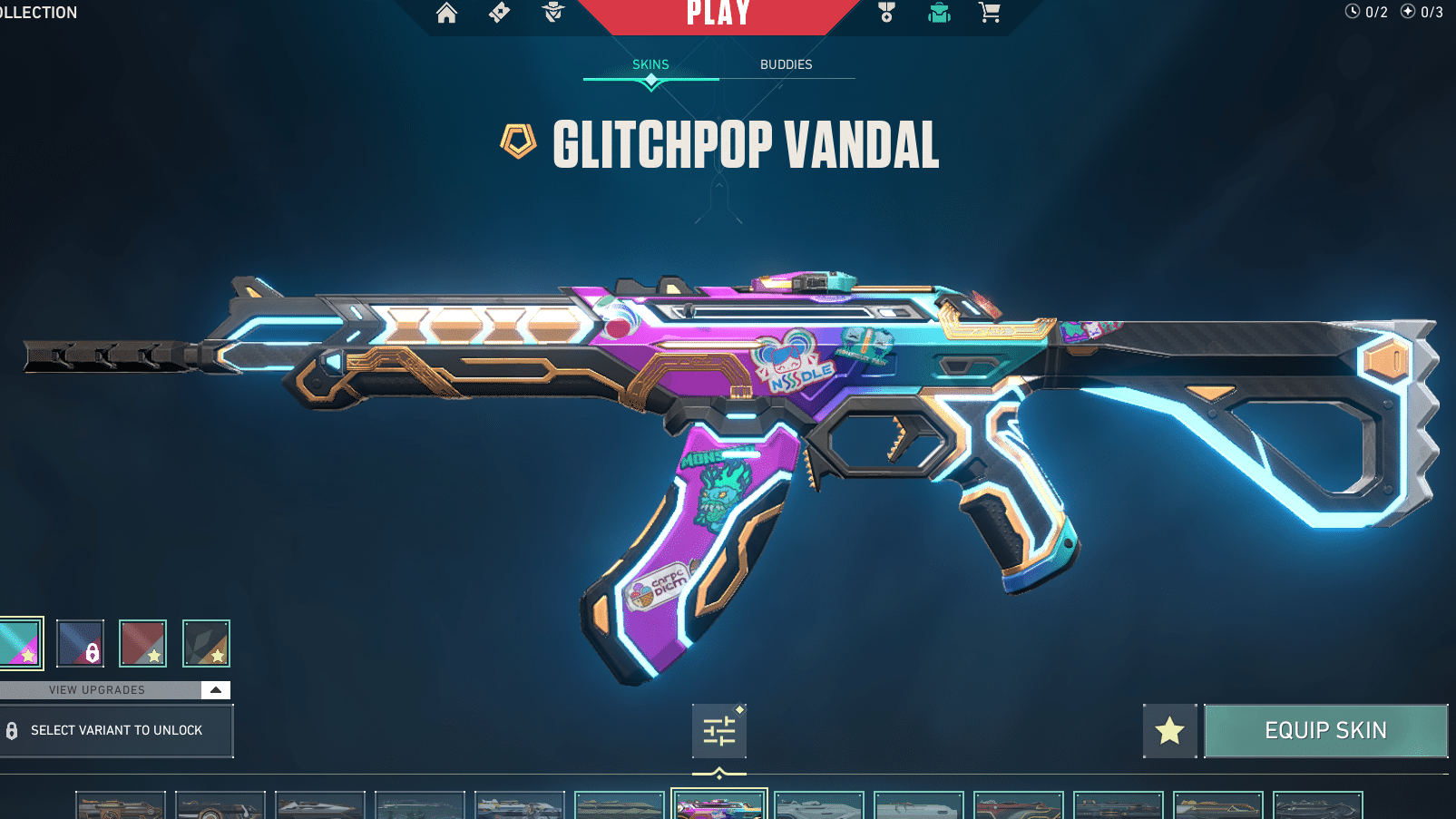Image resolution: width=1456 pixels, height=819 pixels.
Task: Select the locked blue variant swatch
Action: coord(81,642)
